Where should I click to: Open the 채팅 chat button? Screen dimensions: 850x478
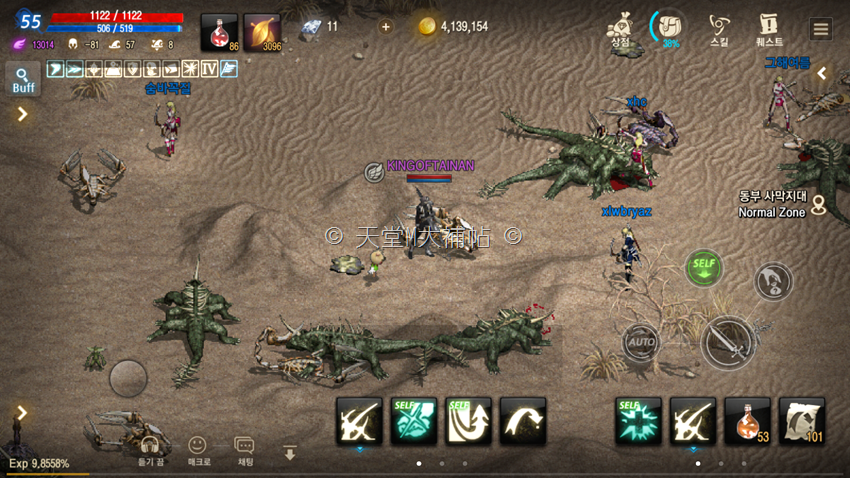click(x=244, y=450)
